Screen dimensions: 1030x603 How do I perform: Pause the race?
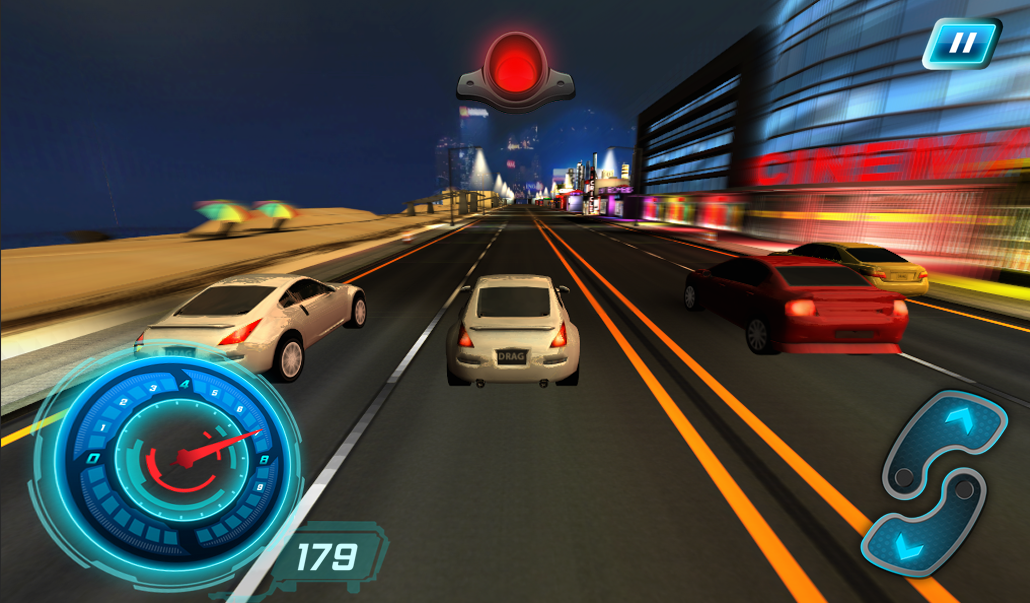coord(961,44)
